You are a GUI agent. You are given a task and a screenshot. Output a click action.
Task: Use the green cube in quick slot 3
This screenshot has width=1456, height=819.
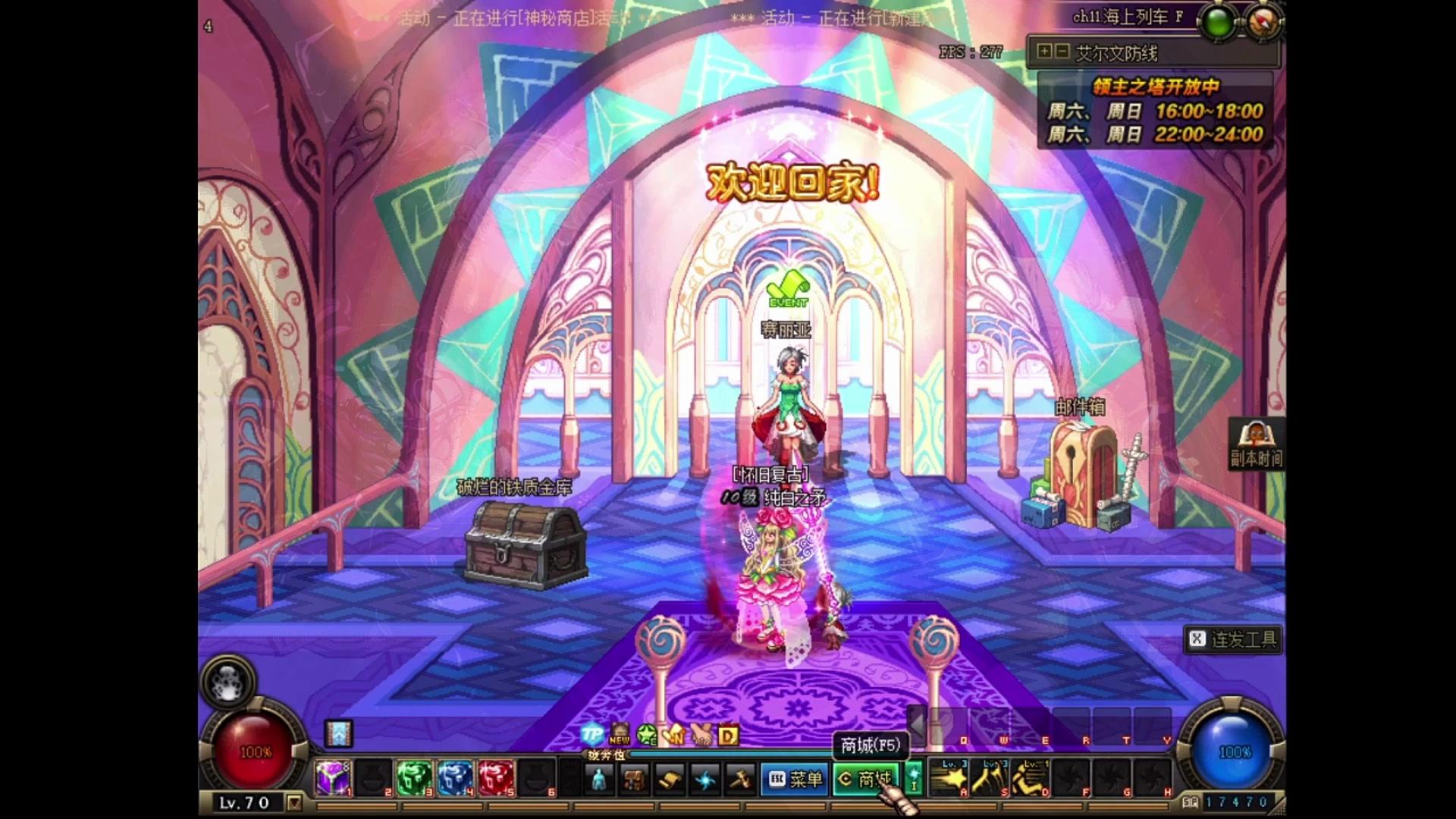[x=414, y=779]
